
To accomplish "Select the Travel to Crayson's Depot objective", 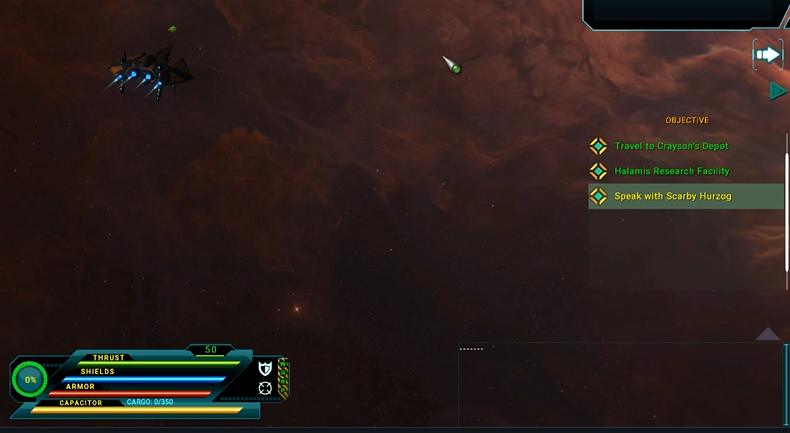I will tap(671, 146).
